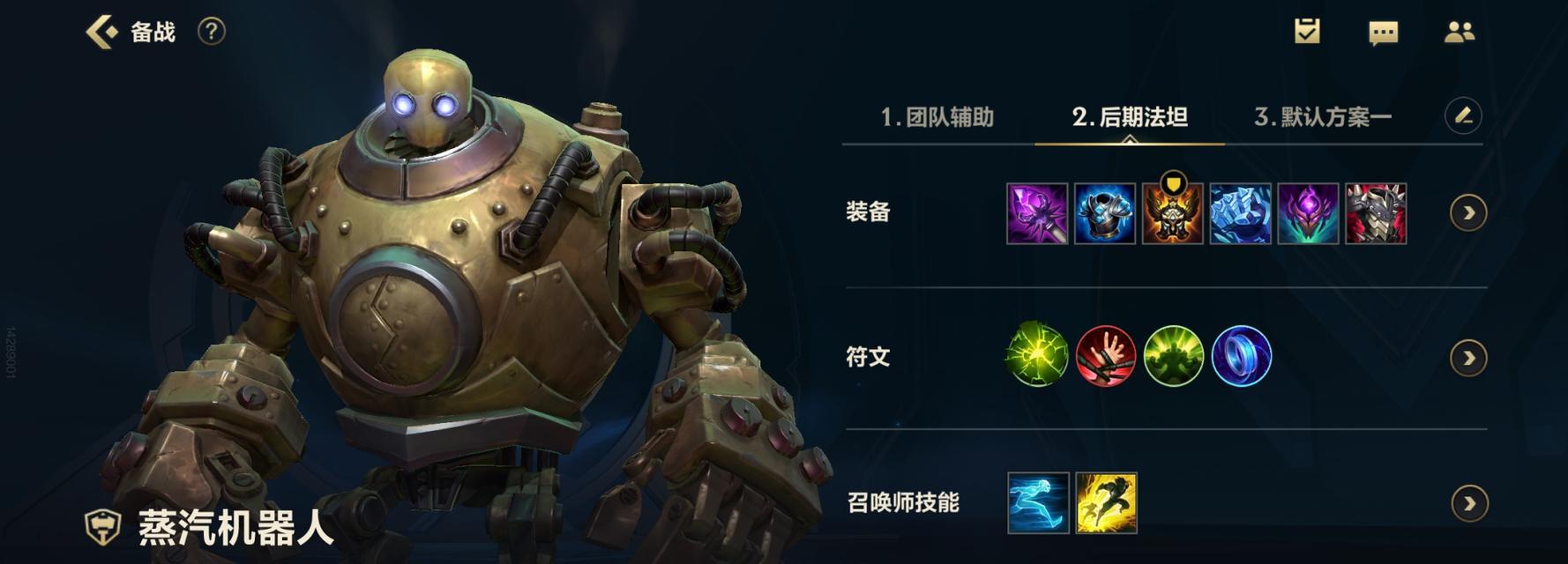Switch to the 默认方案一 tab
The image size is (1568, 564).
point(1323,117)
